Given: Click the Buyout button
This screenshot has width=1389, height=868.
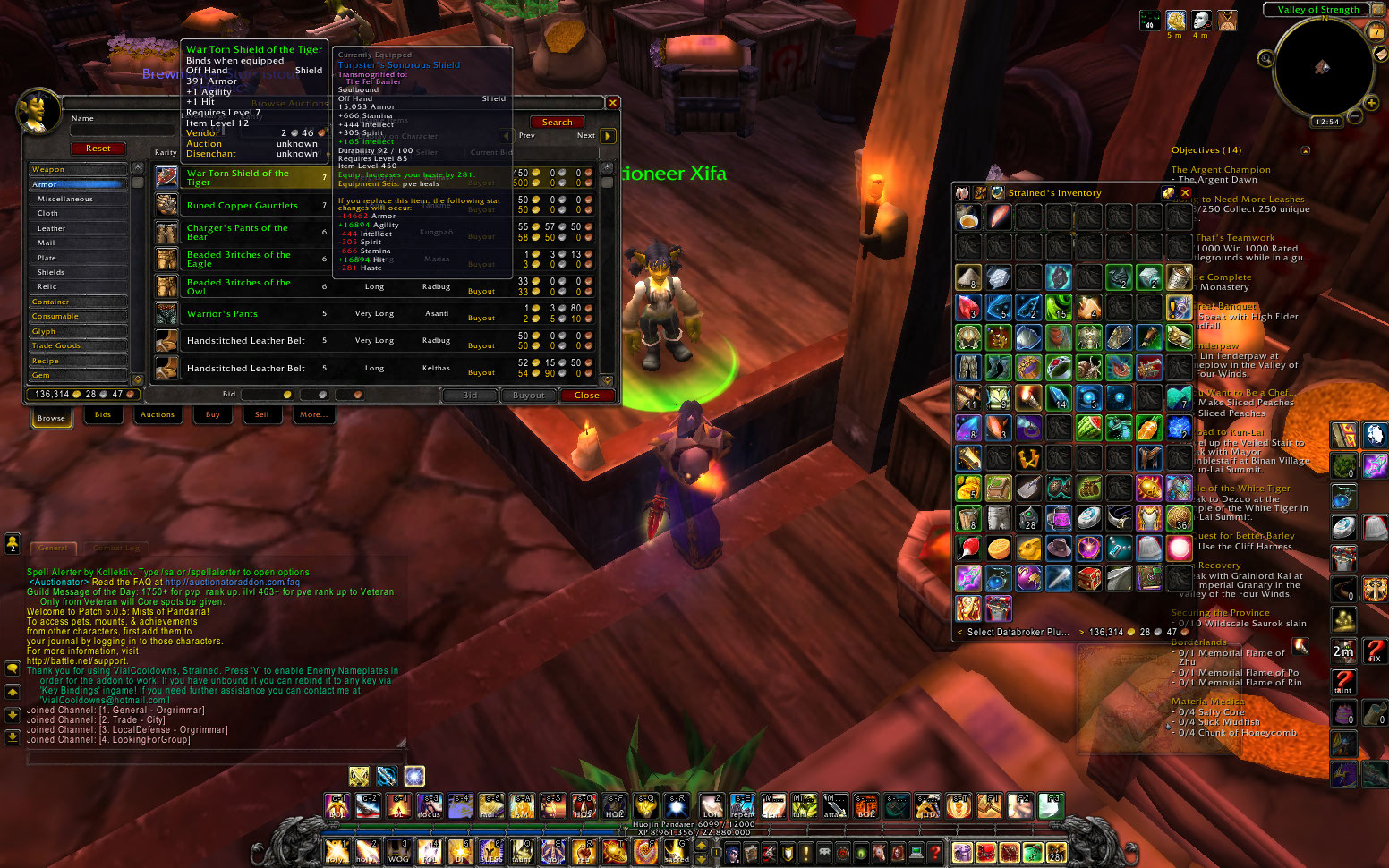Looking at the screenshot, I should [x=528, y=396].
